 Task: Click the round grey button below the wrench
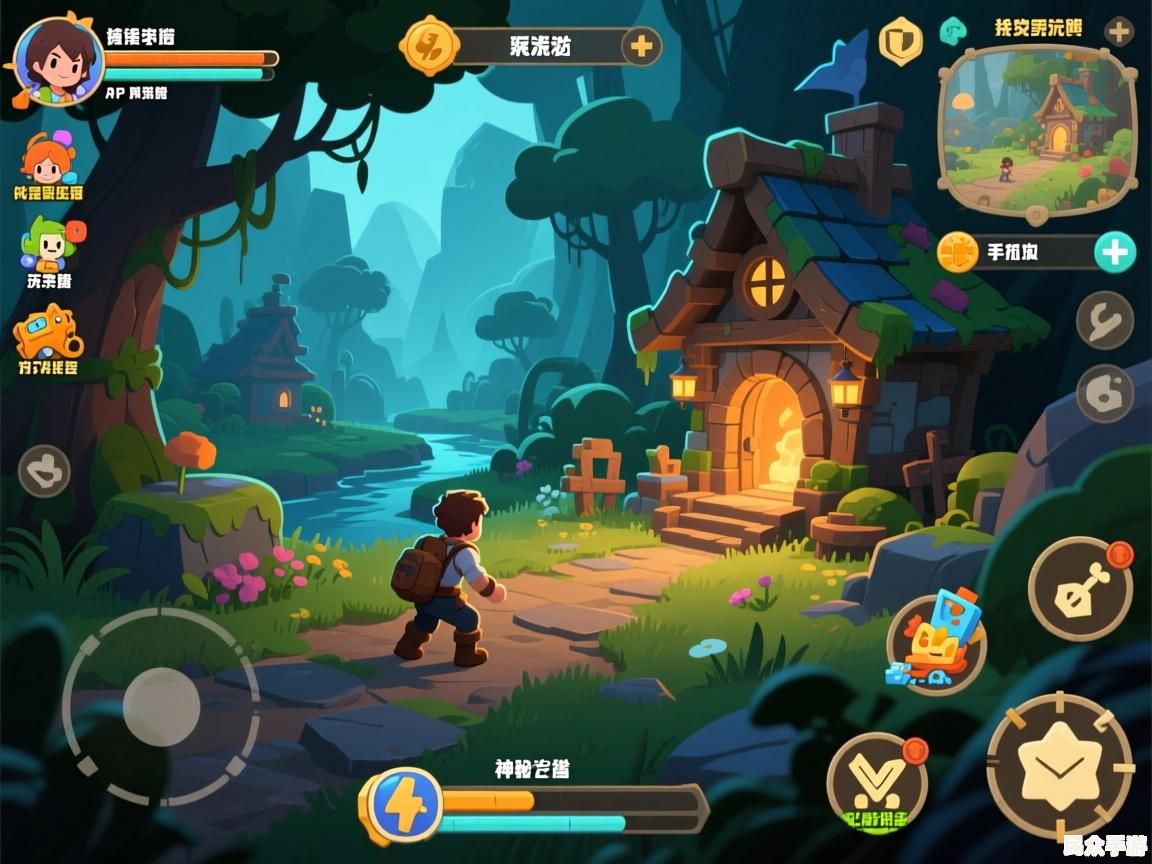pyautogui.click(x=1105, y=393)
